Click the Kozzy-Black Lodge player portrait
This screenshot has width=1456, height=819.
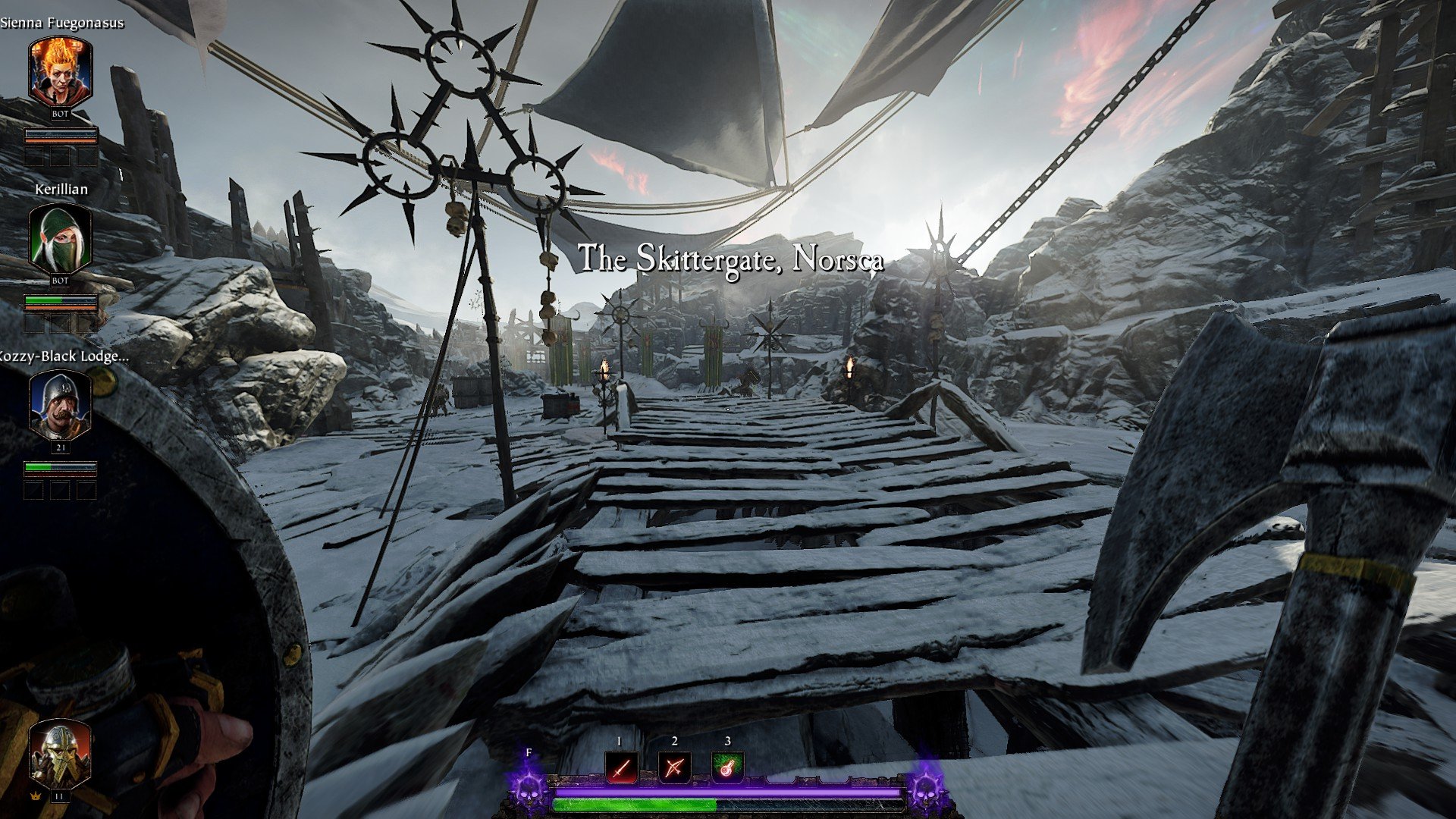pos(61,406)
